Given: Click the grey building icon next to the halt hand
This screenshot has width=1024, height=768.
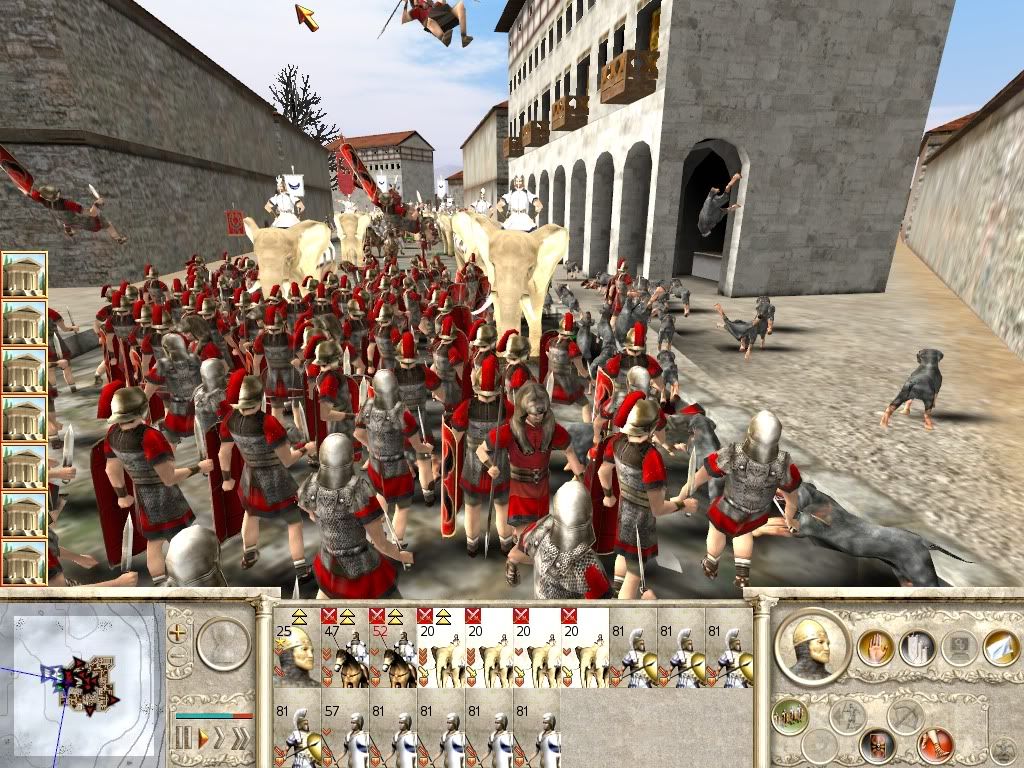Looking at the screenshot, I should coord(917,648).
